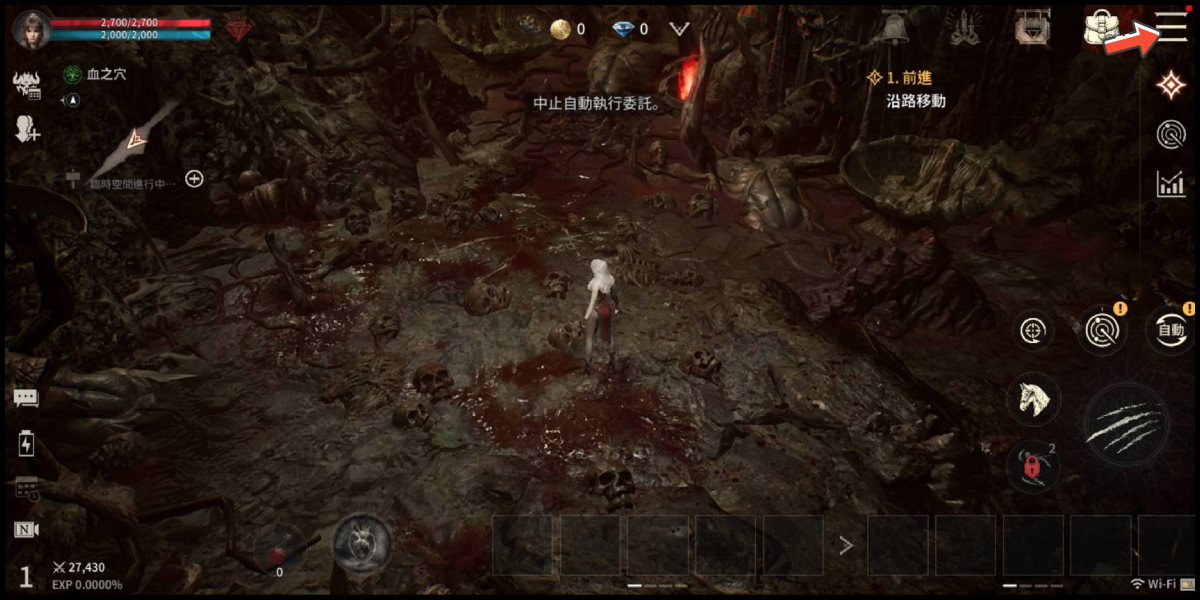Open the party invite add-member icon
The height and width of the screenshot is (600, 1200).
(26, 128)
